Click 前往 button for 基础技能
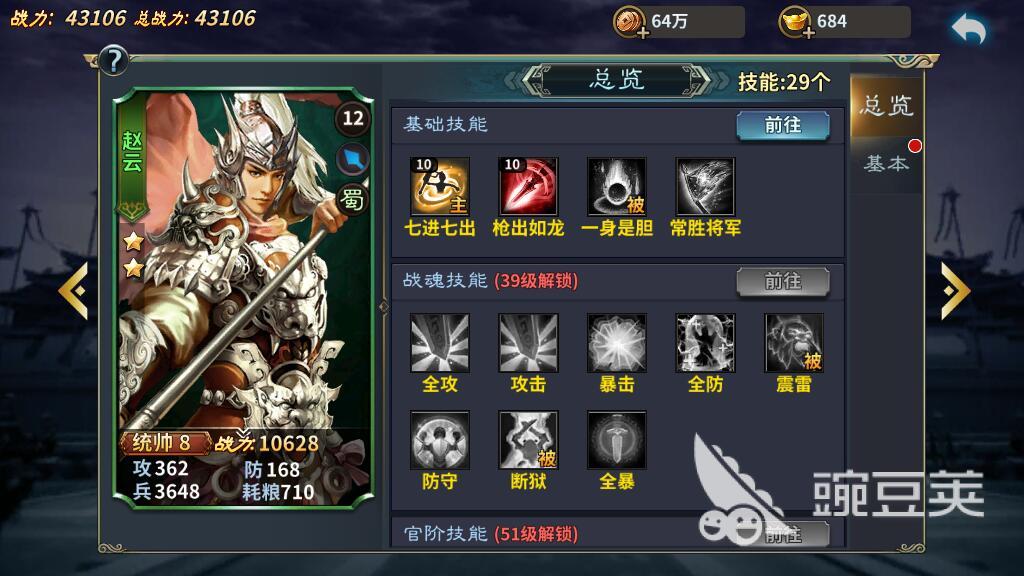Viewport: 1024px width, 576px height. 783,125
